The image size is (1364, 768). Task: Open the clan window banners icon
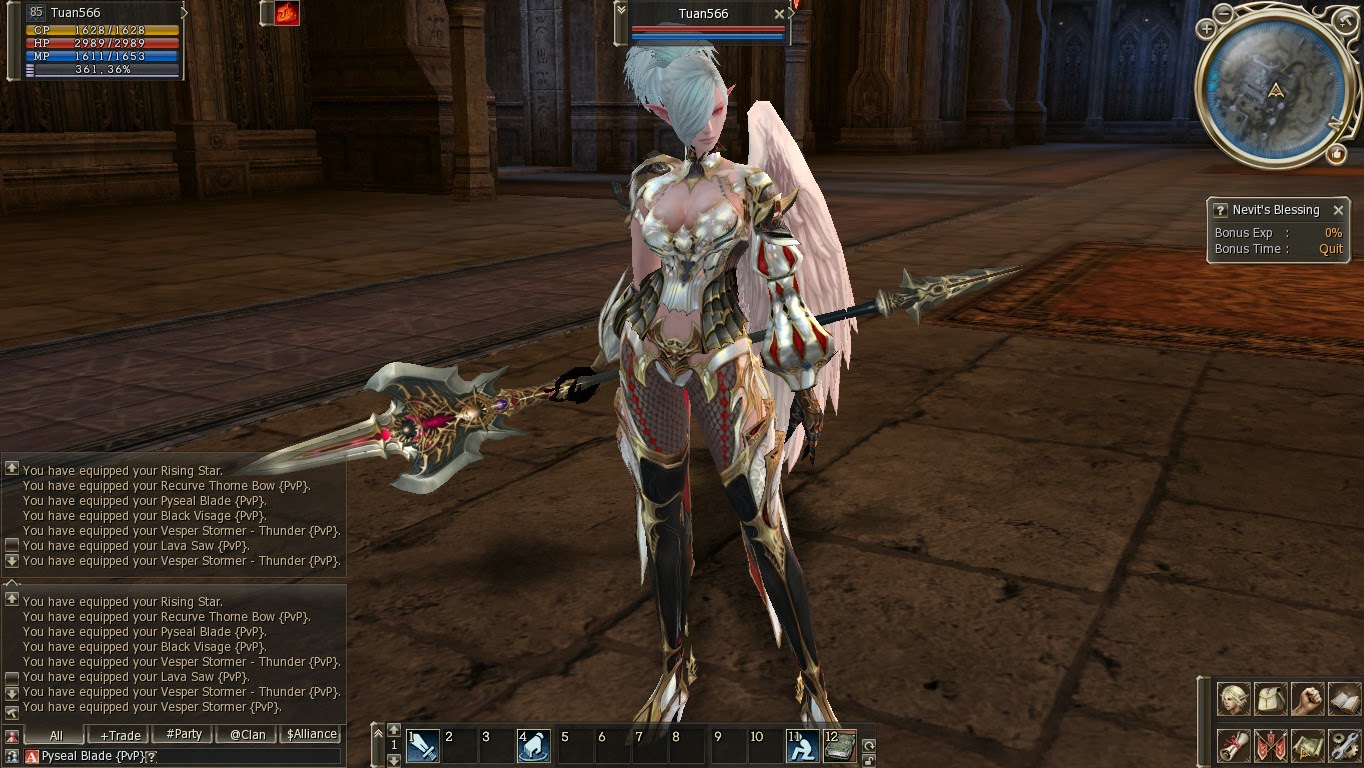tap(1271, 745)
